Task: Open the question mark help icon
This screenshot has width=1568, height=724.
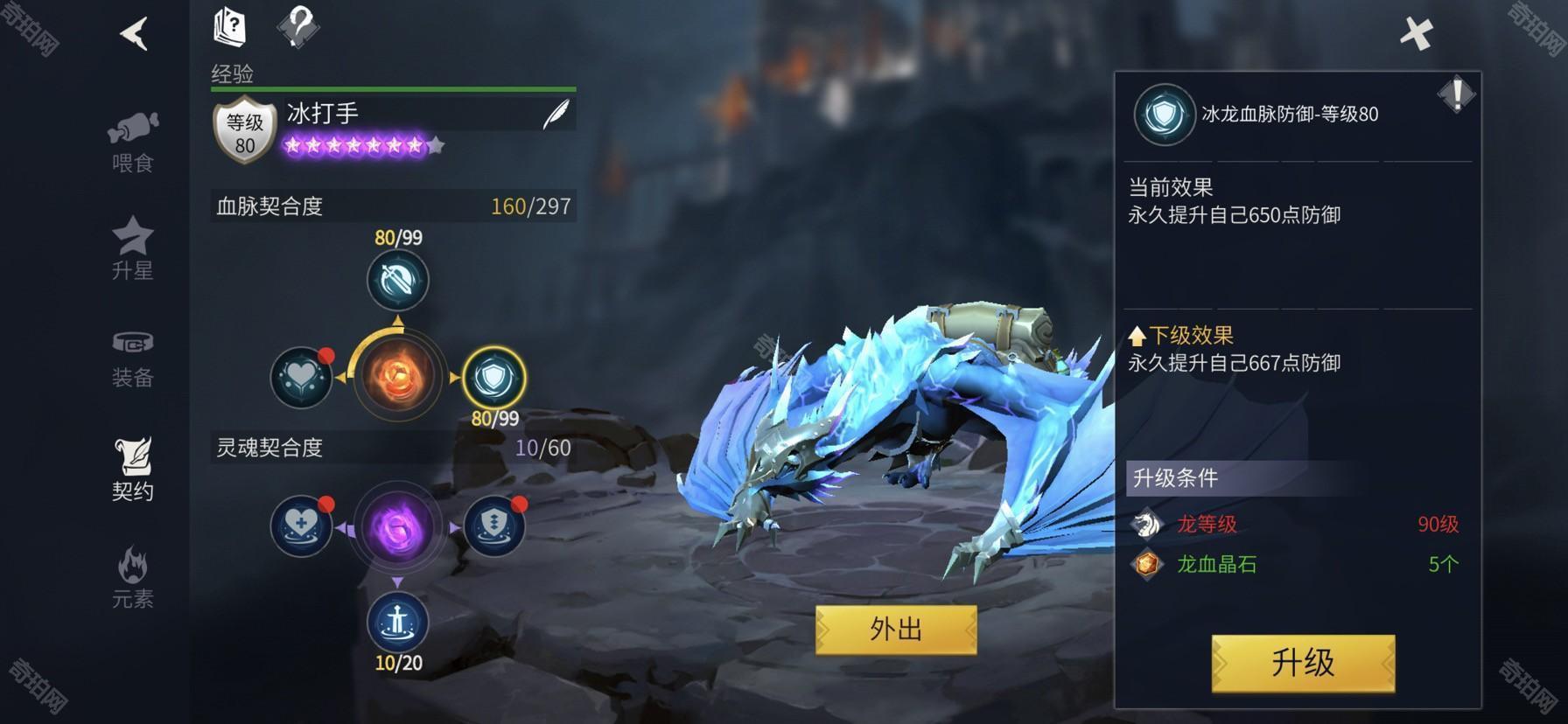Action: click(298, 27)
